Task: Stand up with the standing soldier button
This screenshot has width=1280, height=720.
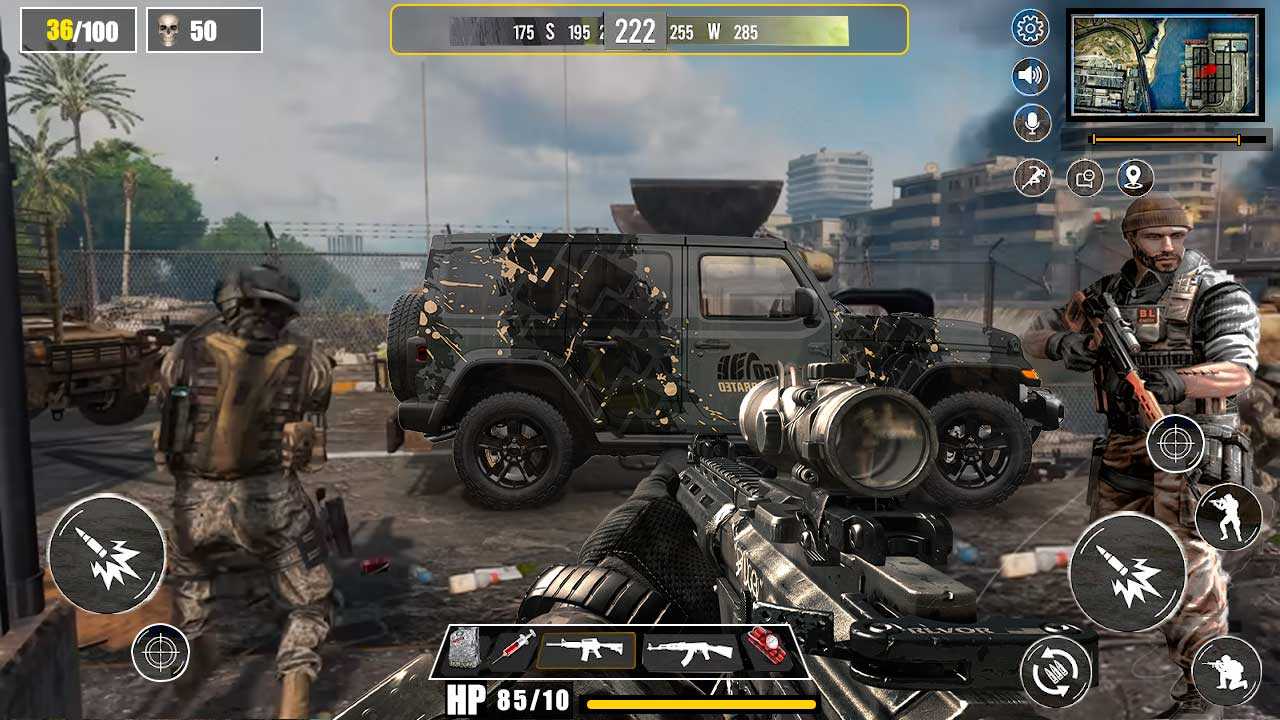Action: pos(1228,516)
